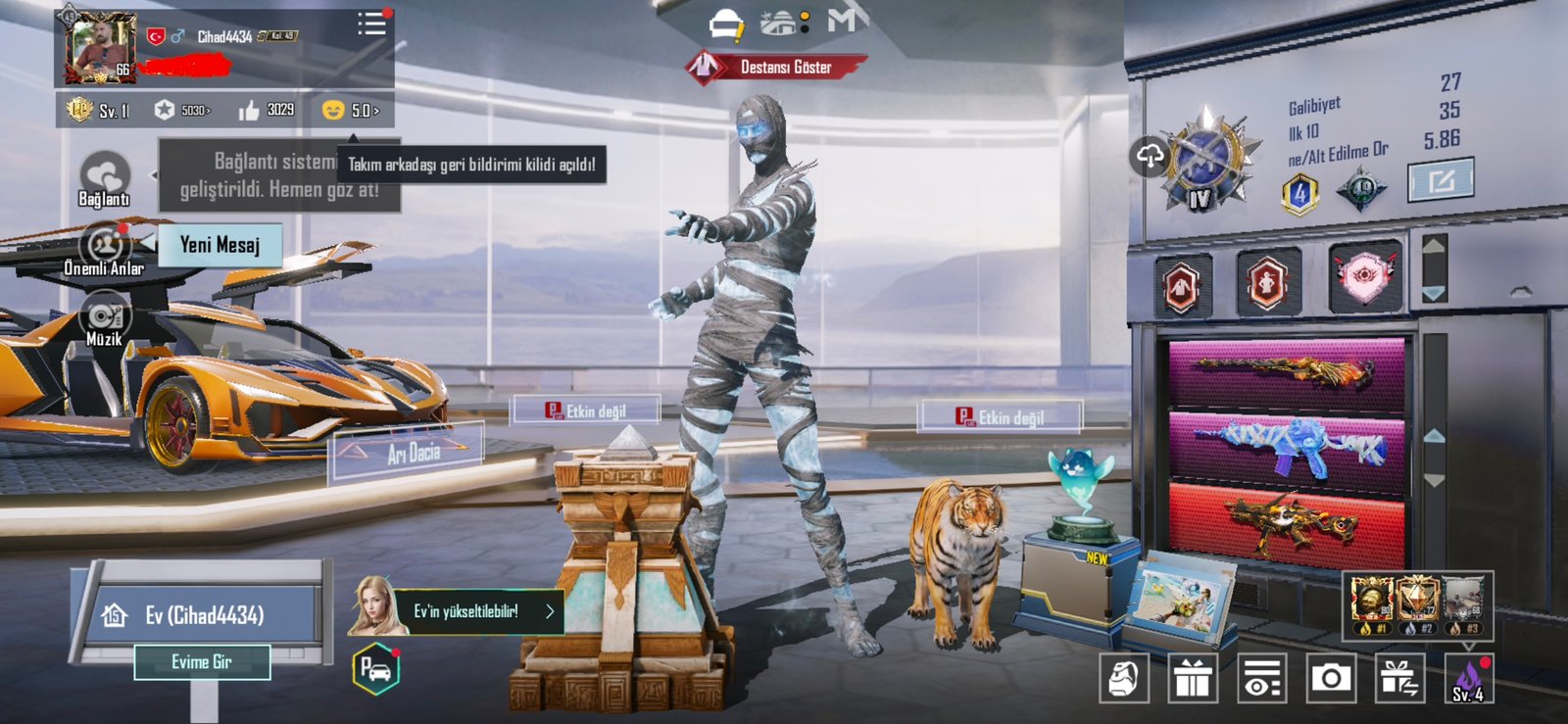Open the cloud download icon

(x=1150, y=156)
